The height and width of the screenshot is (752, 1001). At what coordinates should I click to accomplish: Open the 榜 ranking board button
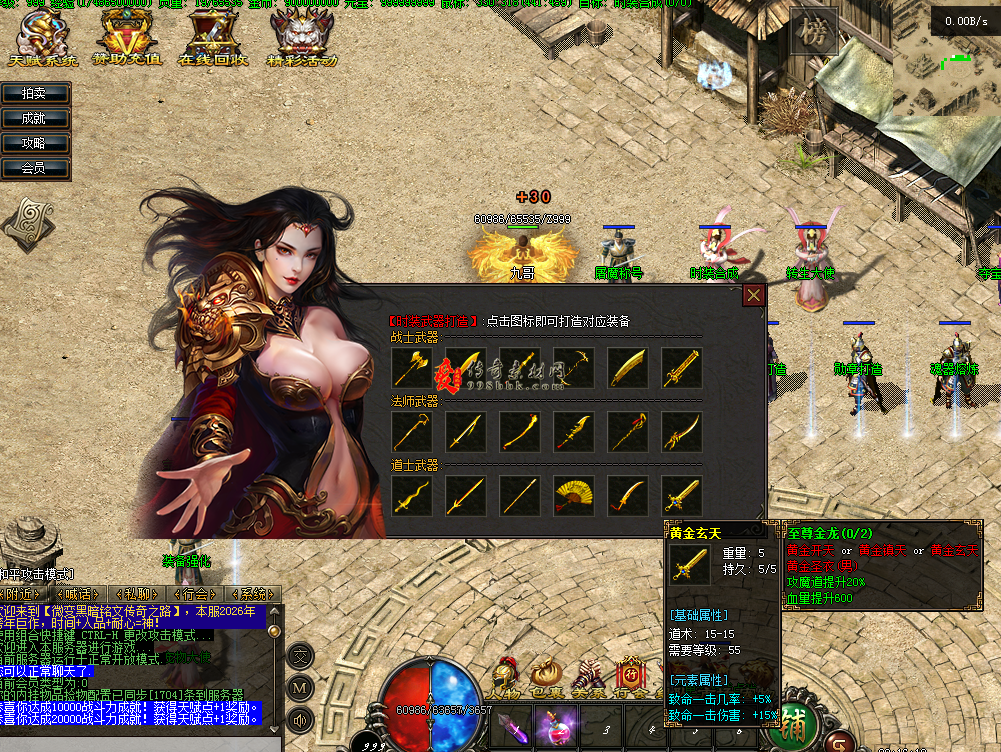tap(814, 33)
